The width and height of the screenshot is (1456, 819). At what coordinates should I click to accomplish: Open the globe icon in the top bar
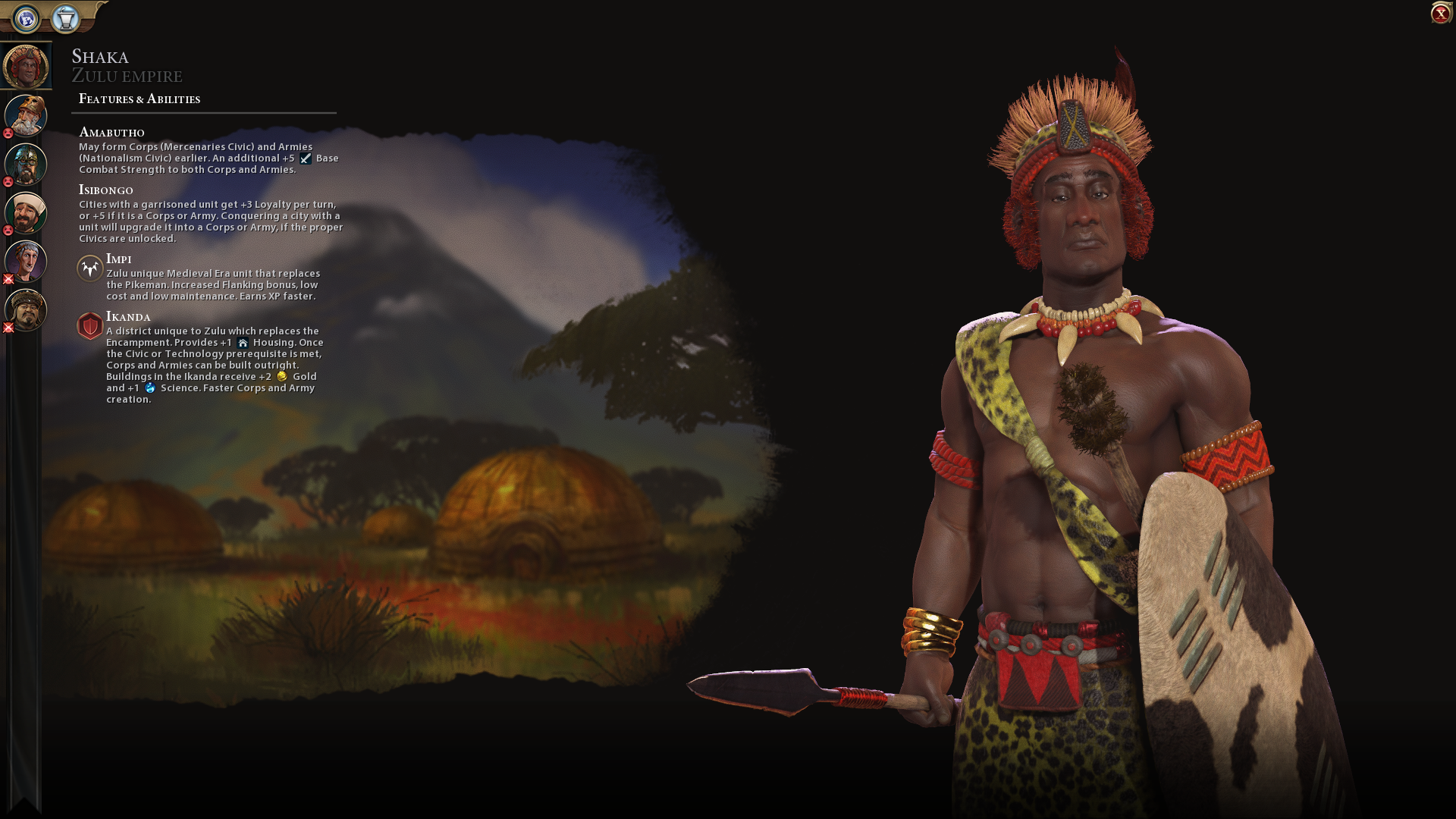[27, 18]
